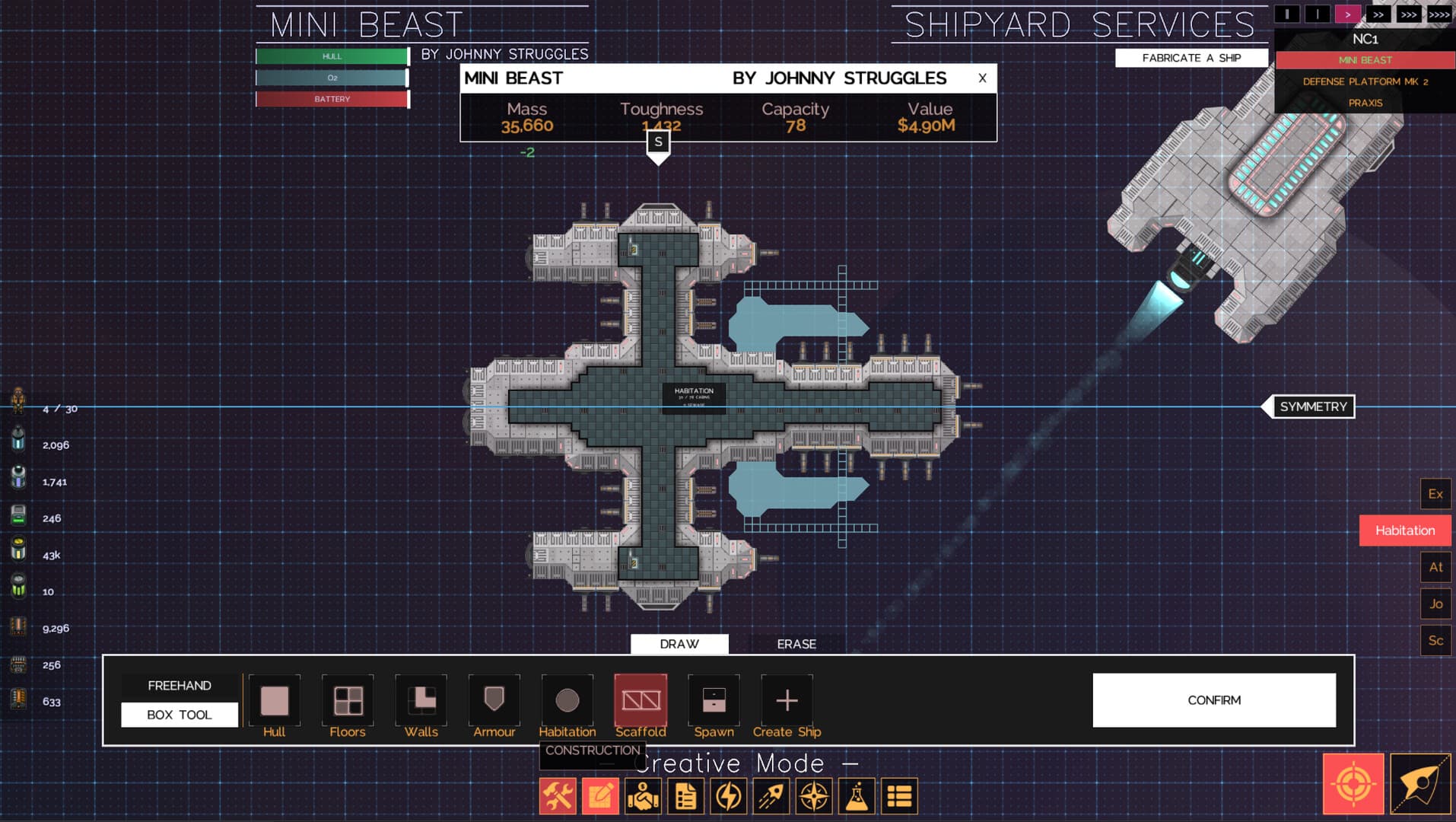Toggle Freehand drawing mode
The width and height of the screenshot is (1456, 822).
(180, 685)
